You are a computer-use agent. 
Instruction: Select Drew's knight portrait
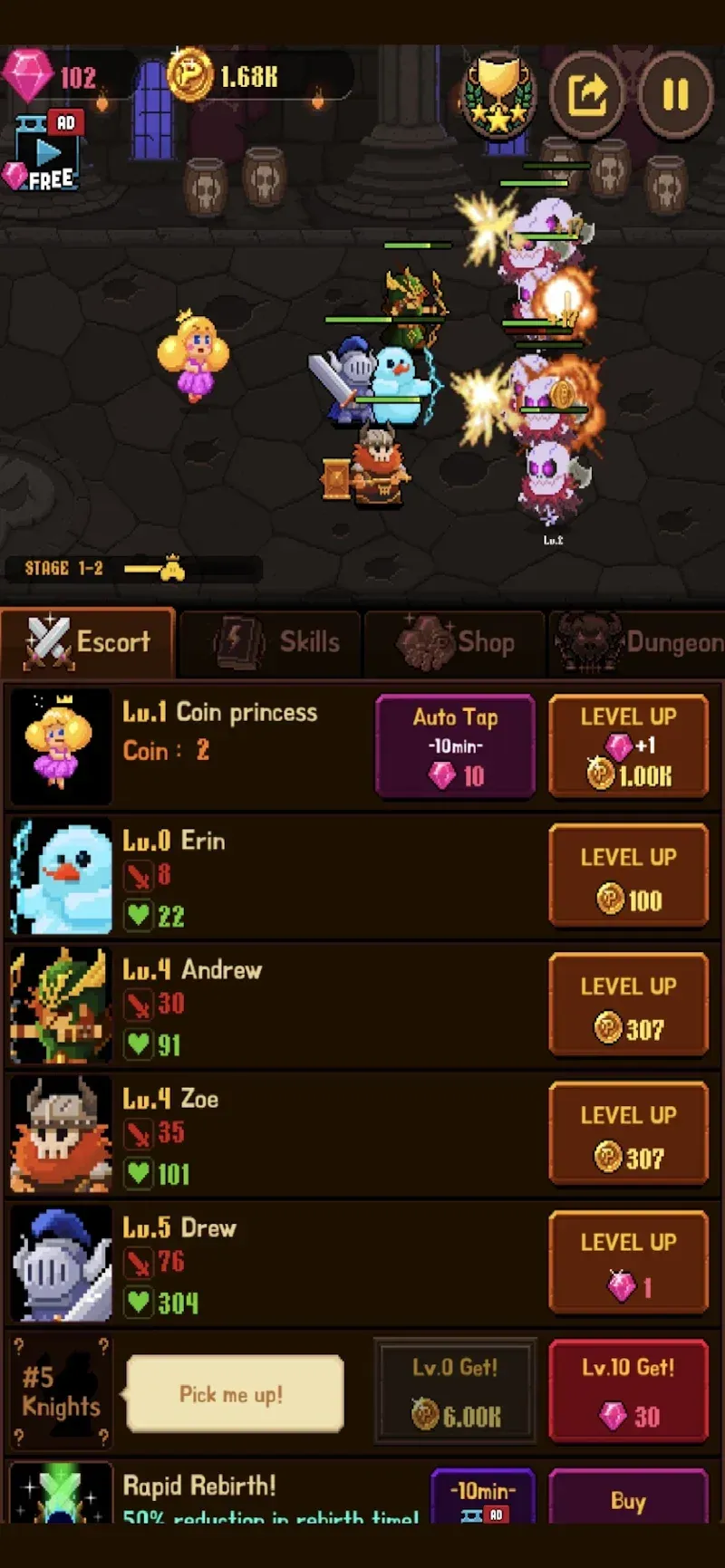[61, 1263]
